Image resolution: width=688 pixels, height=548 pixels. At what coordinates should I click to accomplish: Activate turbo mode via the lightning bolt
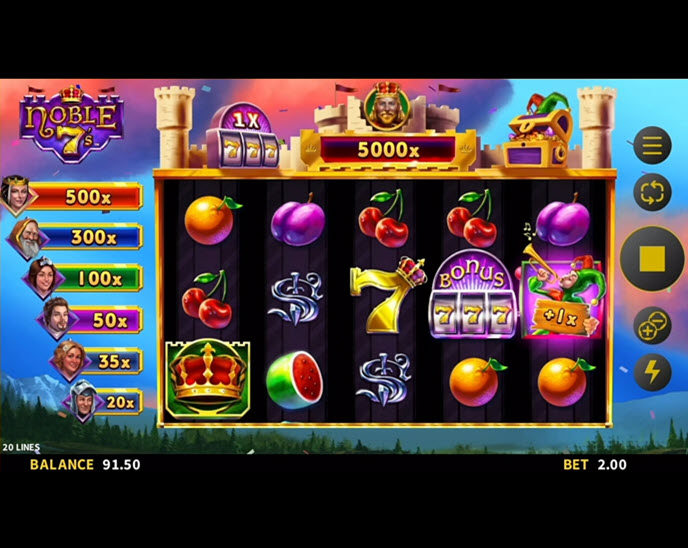(652, 372)
